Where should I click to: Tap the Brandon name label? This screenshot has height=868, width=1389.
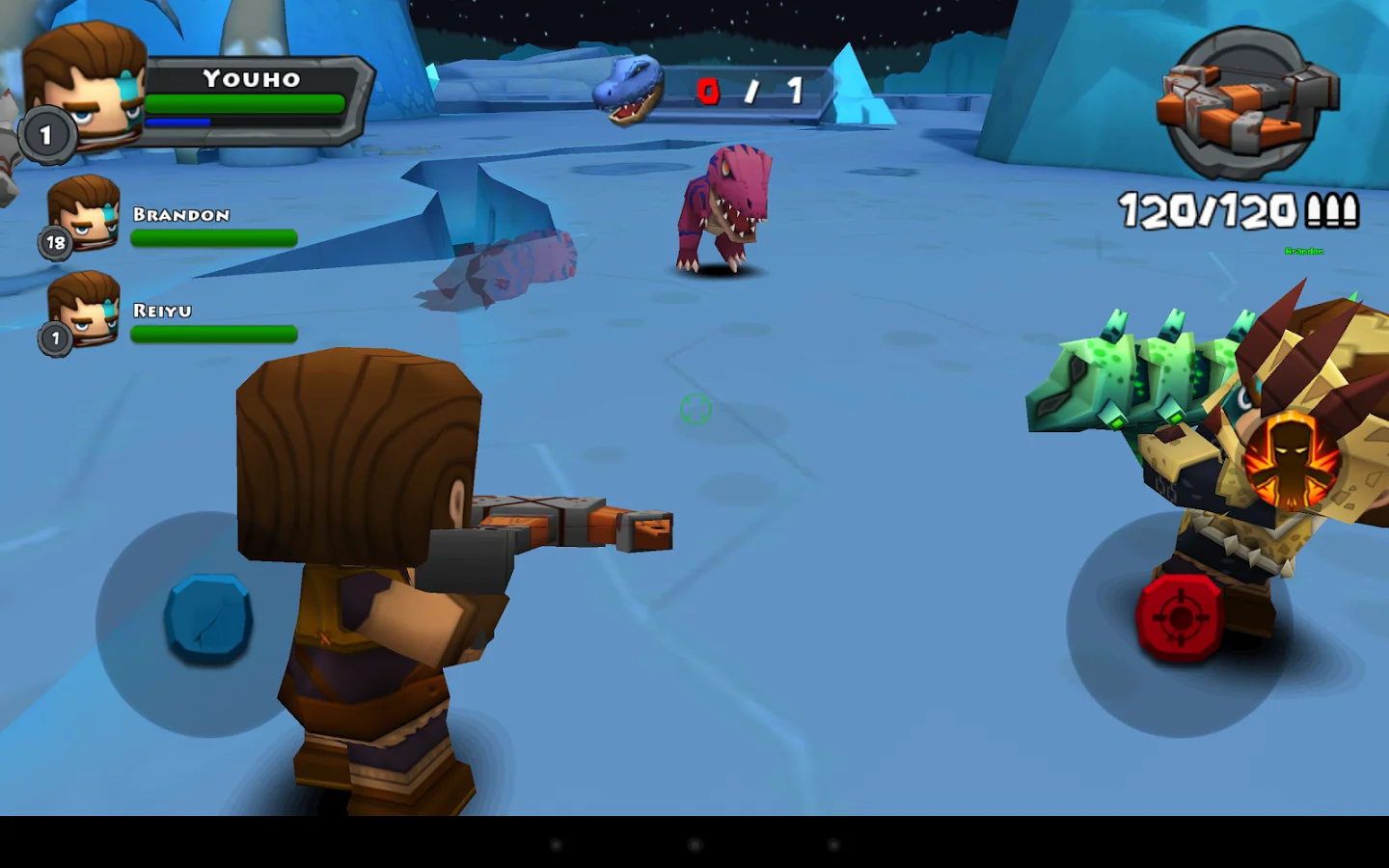[179, 214]
